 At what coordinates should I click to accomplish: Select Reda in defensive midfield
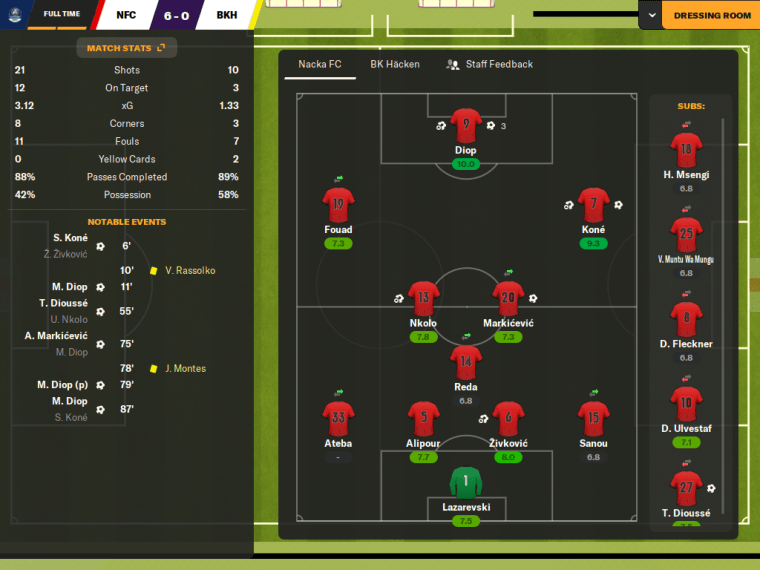(x=465, y=362)
